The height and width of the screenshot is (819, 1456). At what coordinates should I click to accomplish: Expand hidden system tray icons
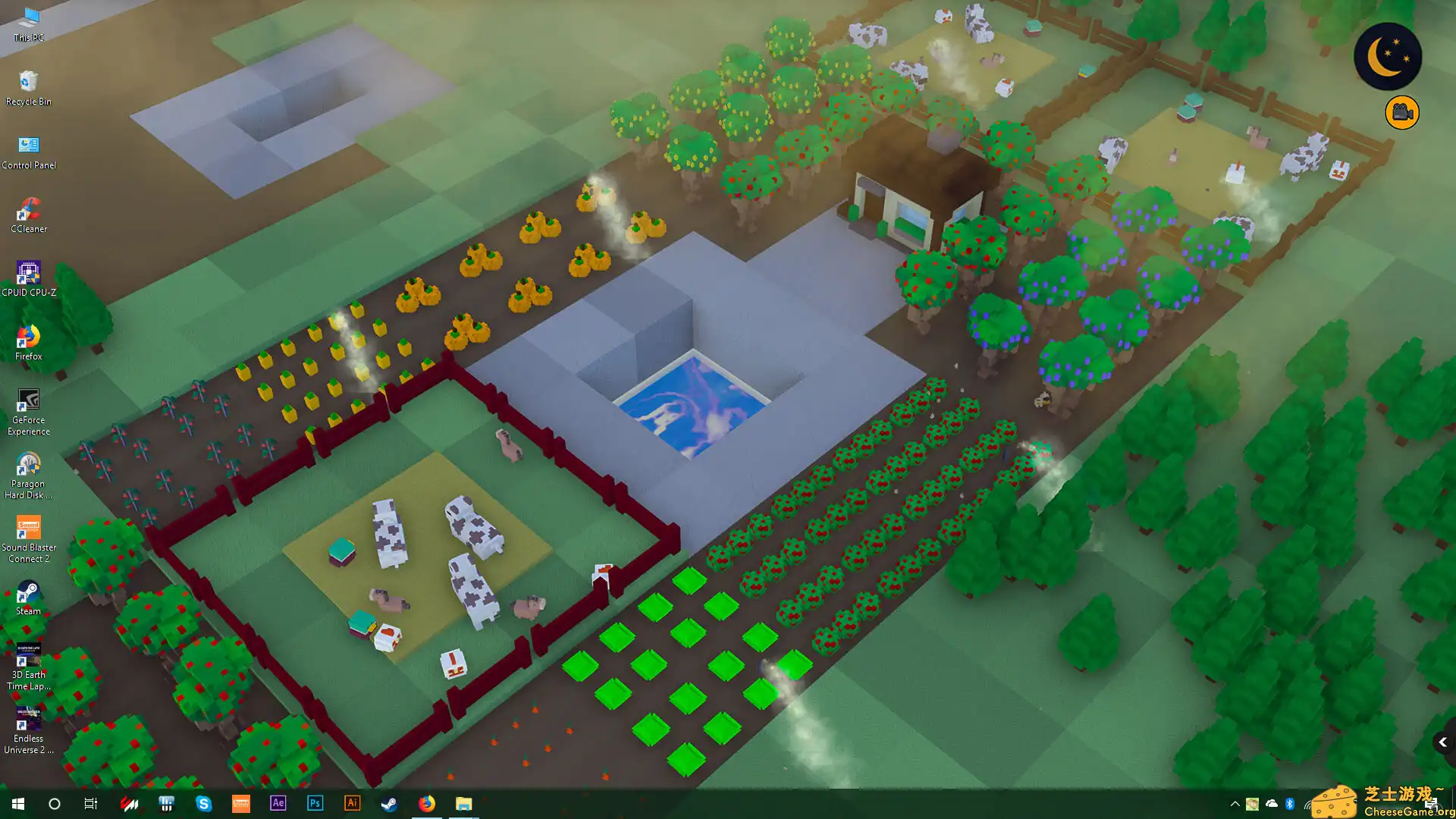(x=1235, y=803)
